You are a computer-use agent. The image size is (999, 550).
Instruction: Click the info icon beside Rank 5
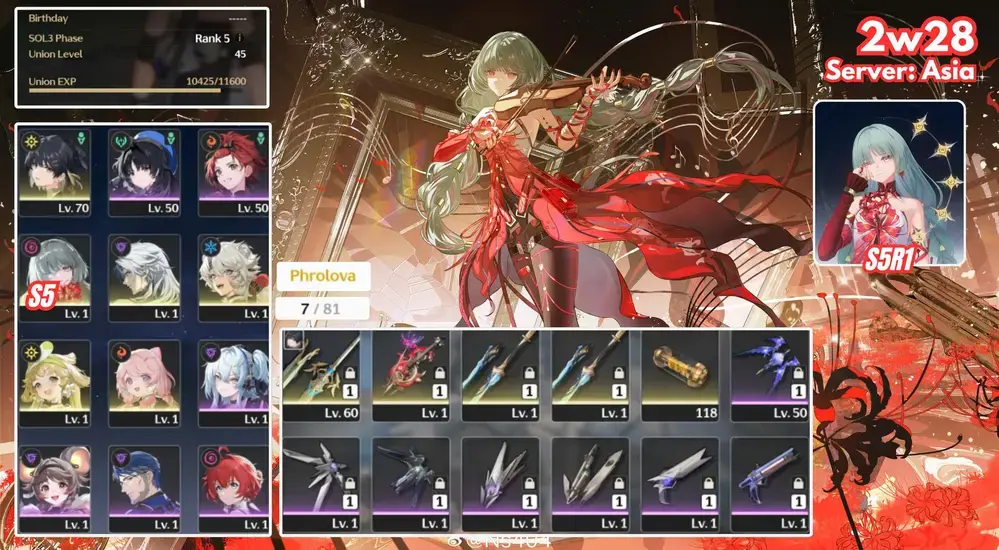[x=240, y=39]
